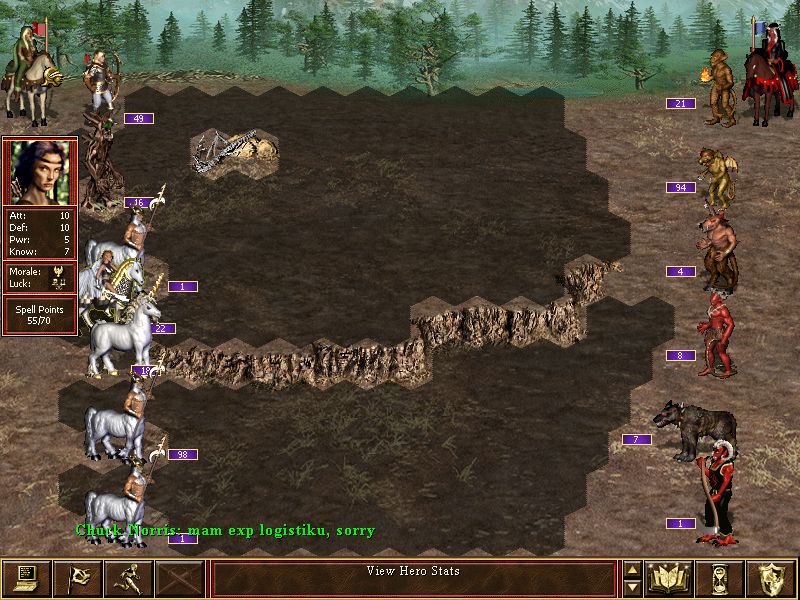Choose Wait with the hourglass button
The image size is (800, 600).
pyautogui.click(x=720, y=578)
